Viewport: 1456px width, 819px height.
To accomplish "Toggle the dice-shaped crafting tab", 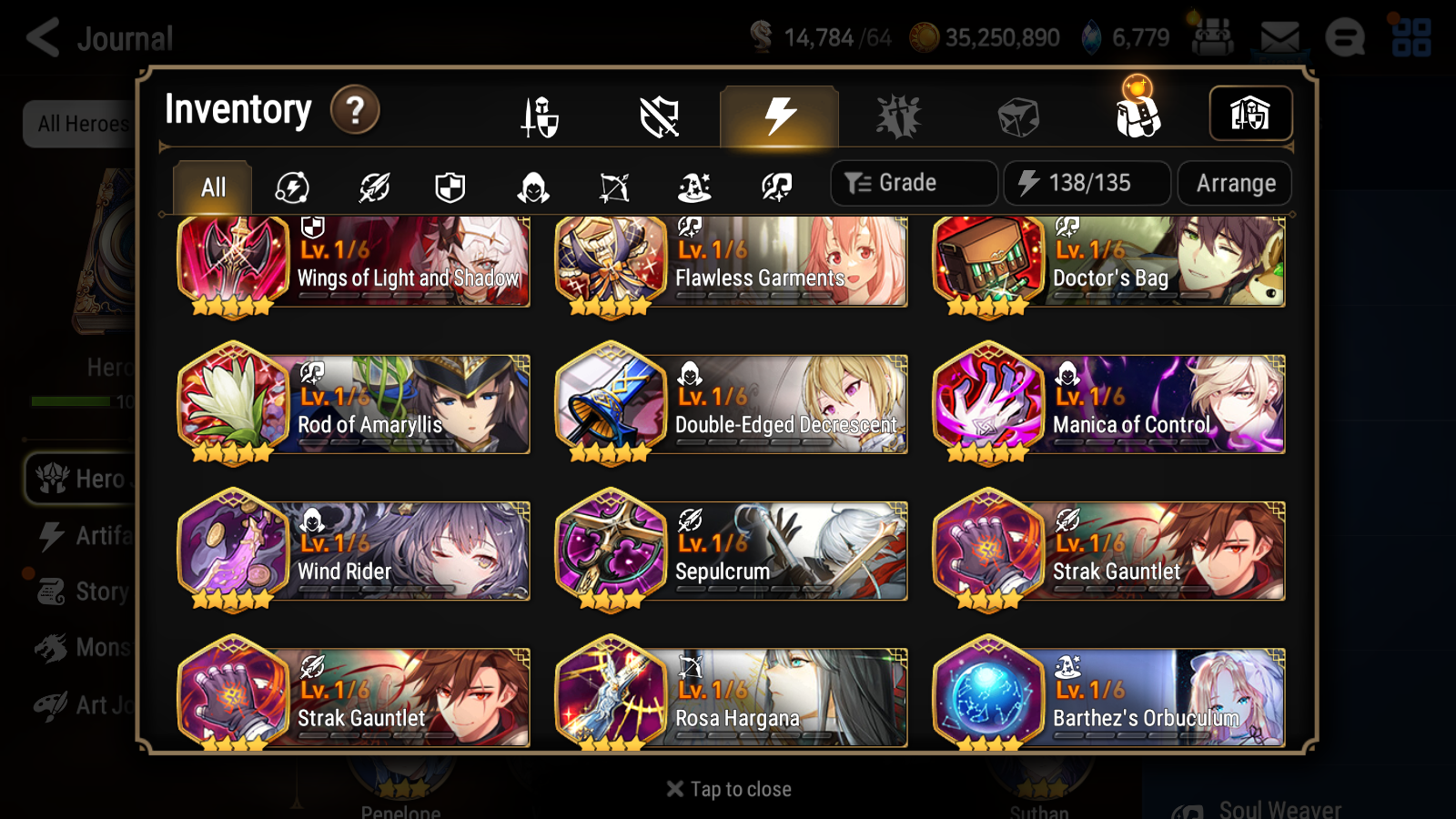I will click(1016, 115).
